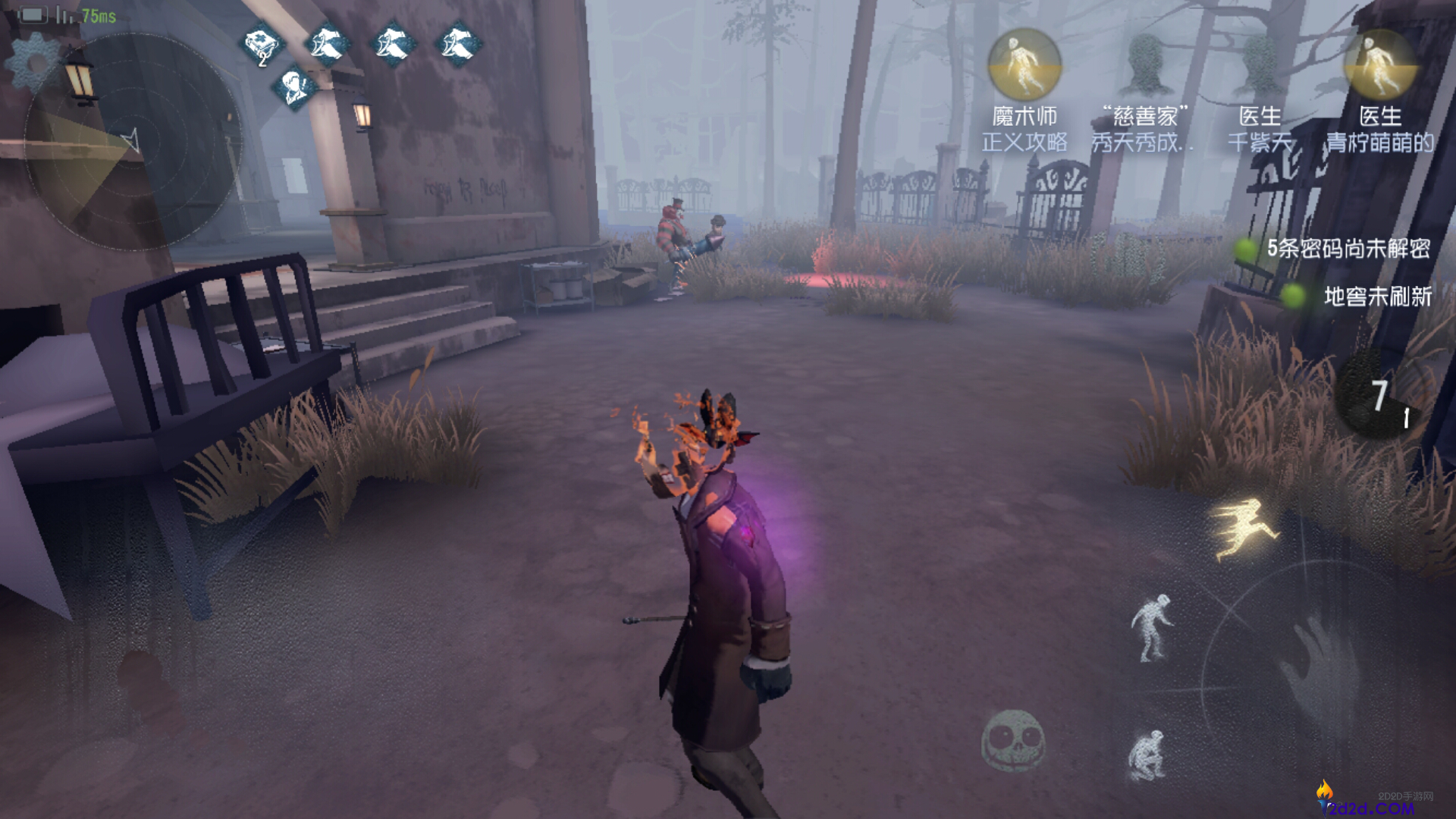Choose the 医生 portrait named 青柠萌萌的
This screenshot has height=819, width=1456.
click(x=1379, y=67)
